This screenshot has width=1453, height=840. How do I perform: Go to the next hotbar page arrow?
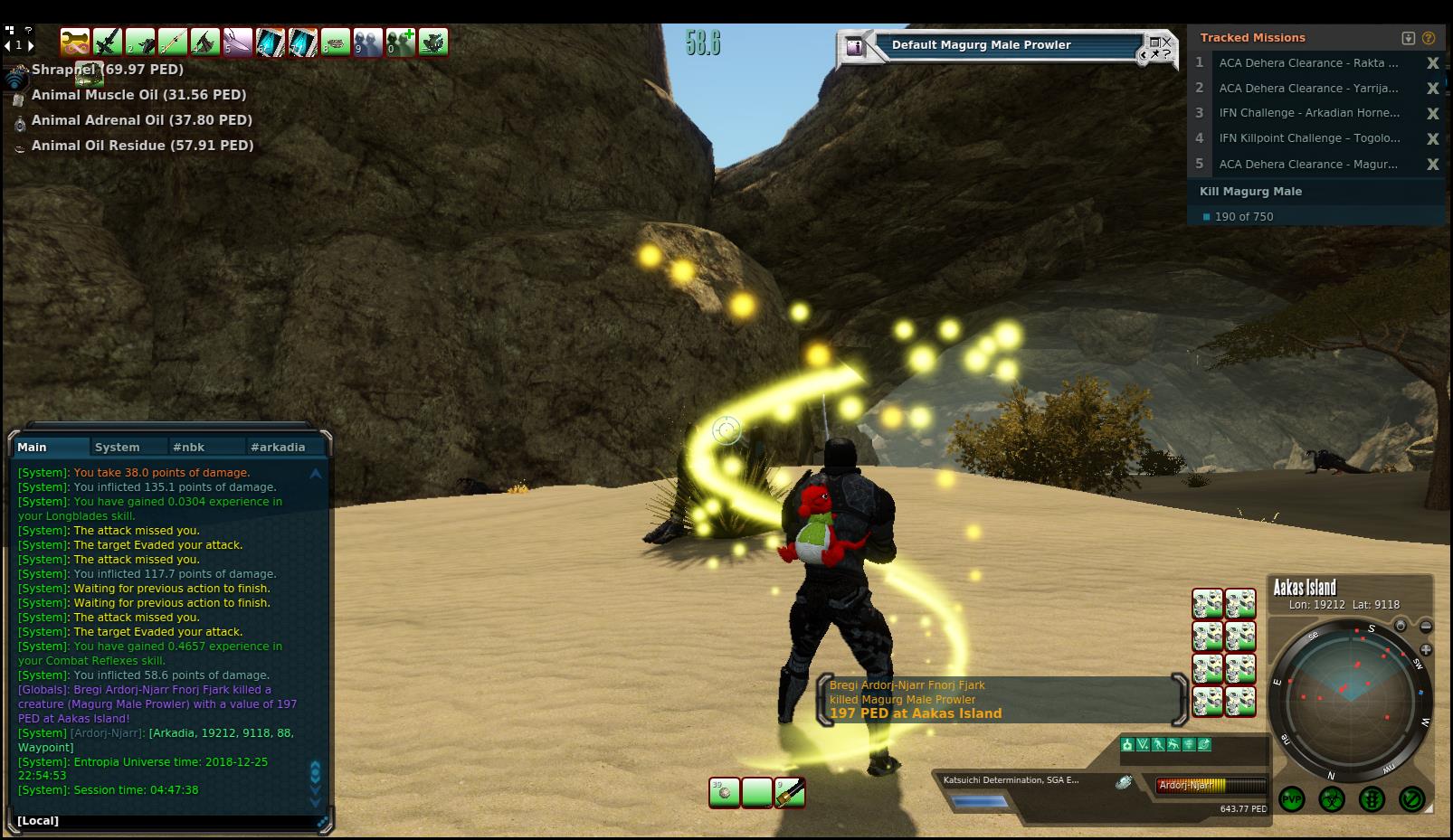(31, 45)
